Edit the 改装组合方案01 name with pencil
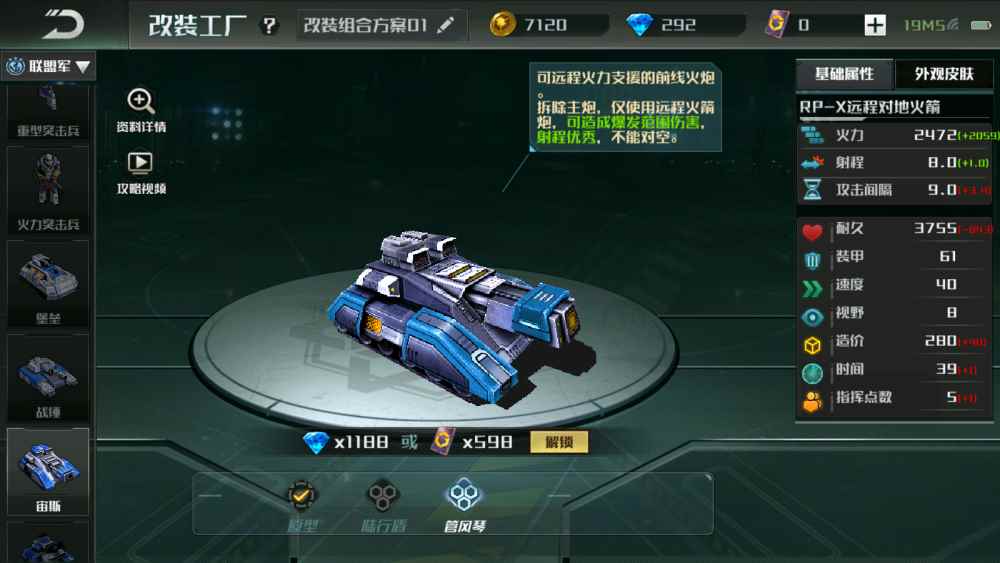This screenshot has height=563, width=1000. (446, 25)
